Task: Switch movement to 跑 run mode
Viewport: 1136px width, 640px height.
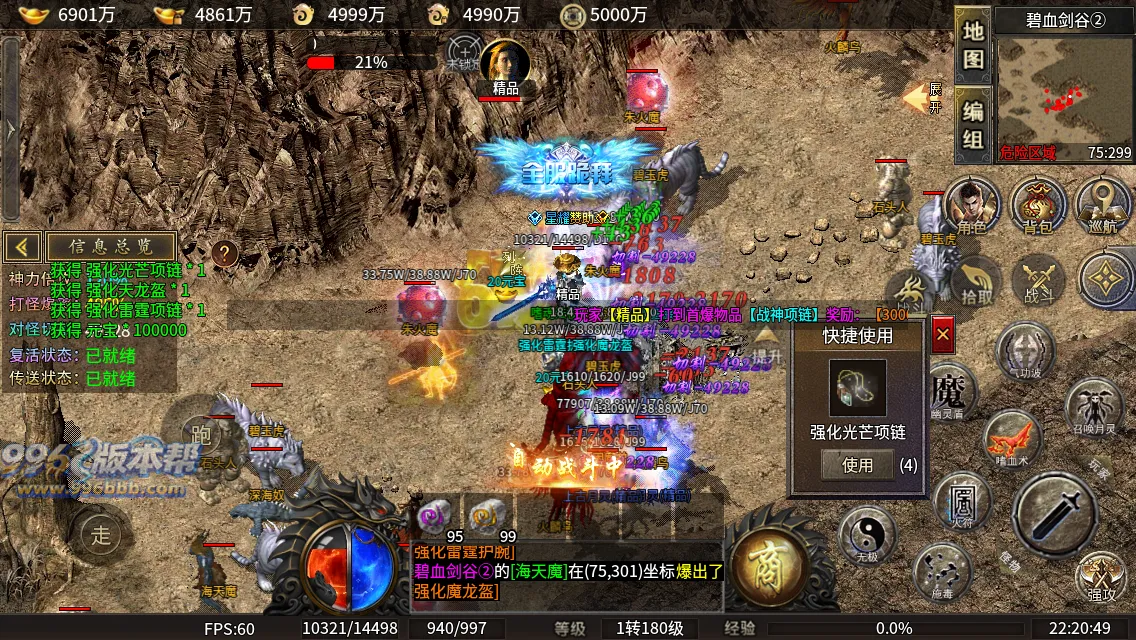Action: pos(198,432)
